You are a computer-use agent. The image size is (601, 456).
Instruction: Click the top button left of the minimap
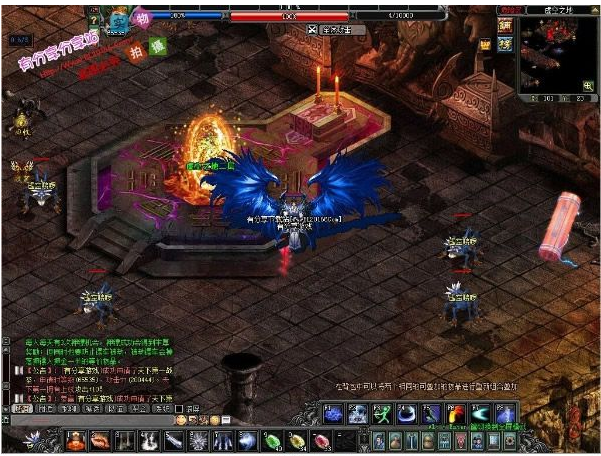506,25
